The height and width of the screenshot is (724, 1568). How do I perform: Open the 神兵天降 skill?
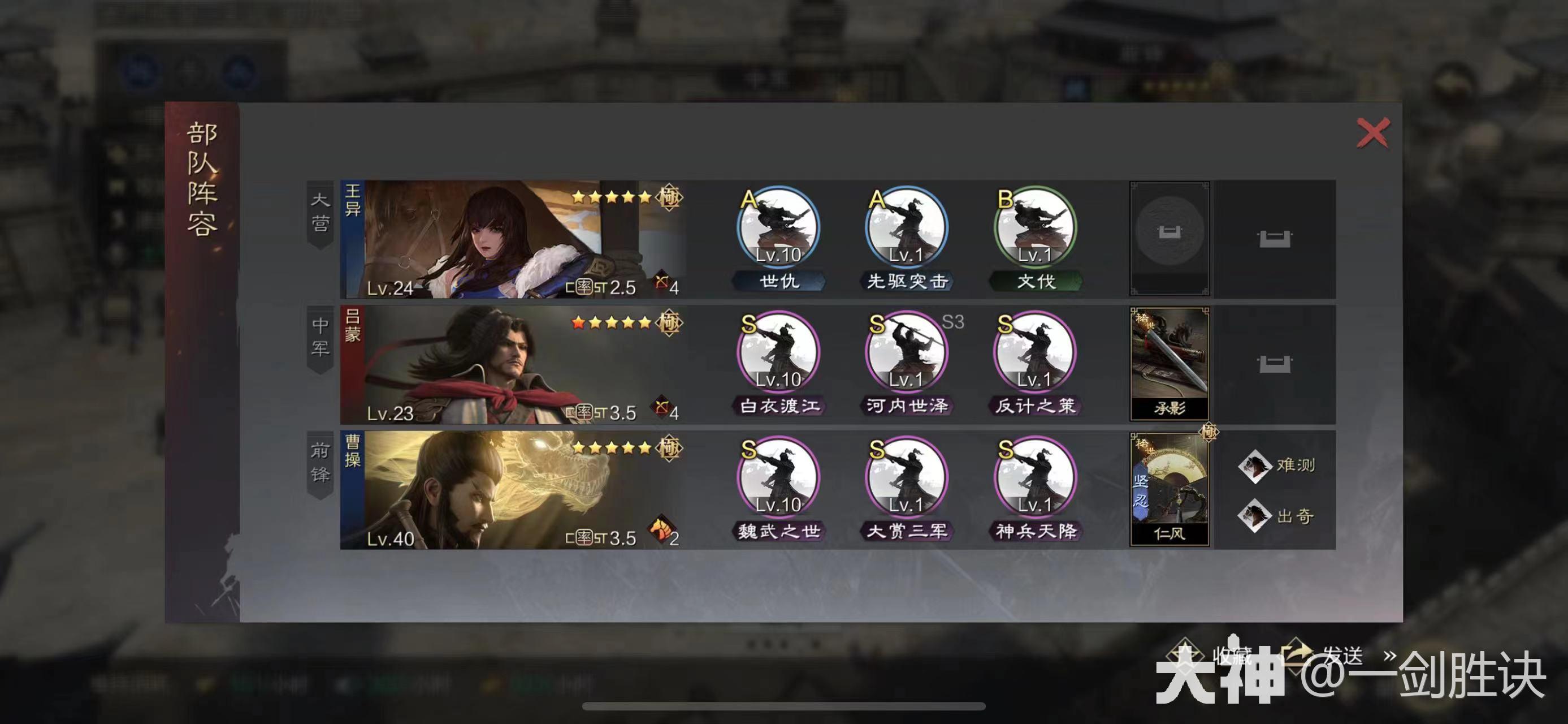(x=1035, y=479)
